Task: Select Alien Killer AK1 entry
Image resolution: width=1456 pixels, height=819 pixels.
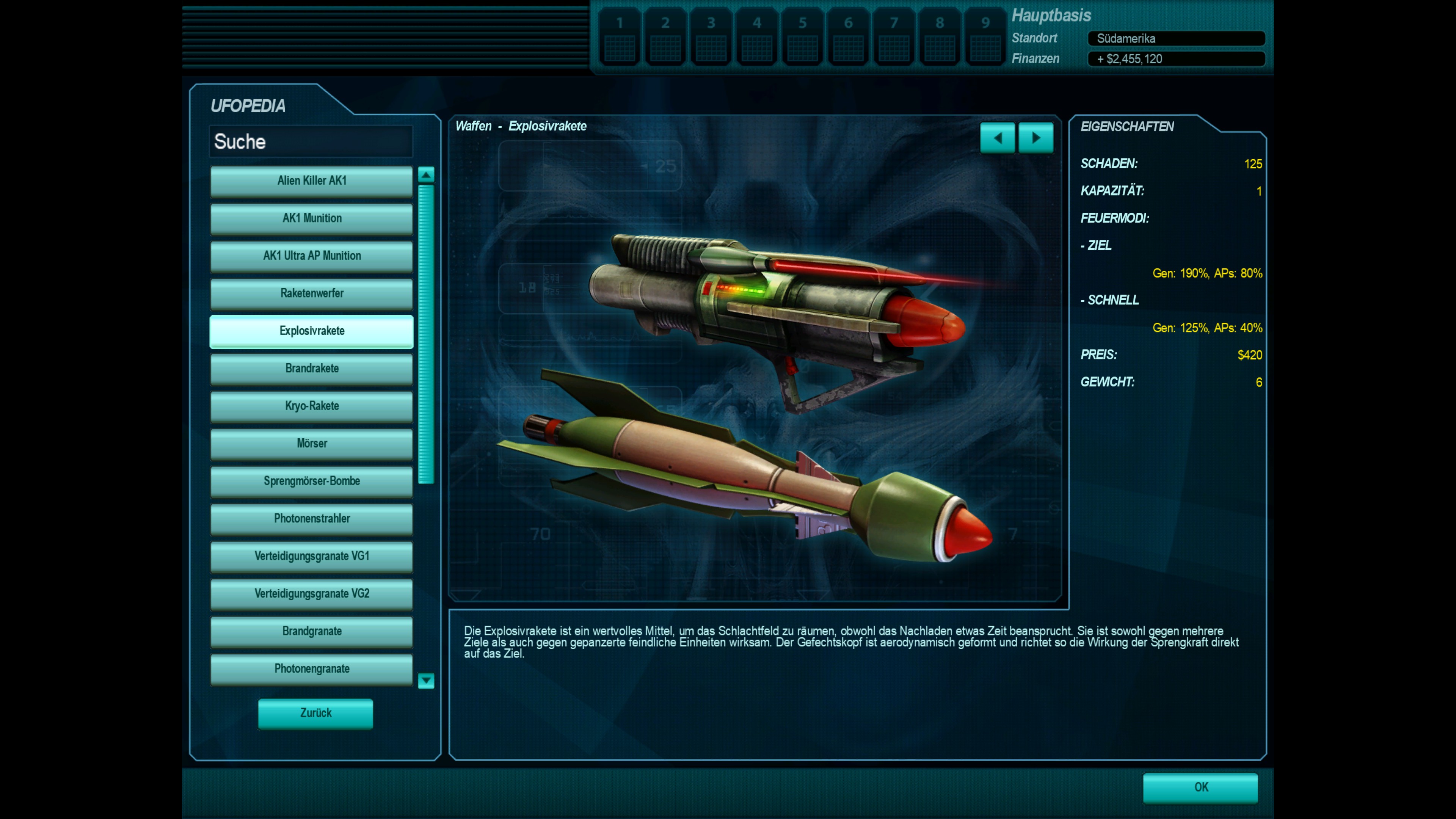Action: [311, 181]
